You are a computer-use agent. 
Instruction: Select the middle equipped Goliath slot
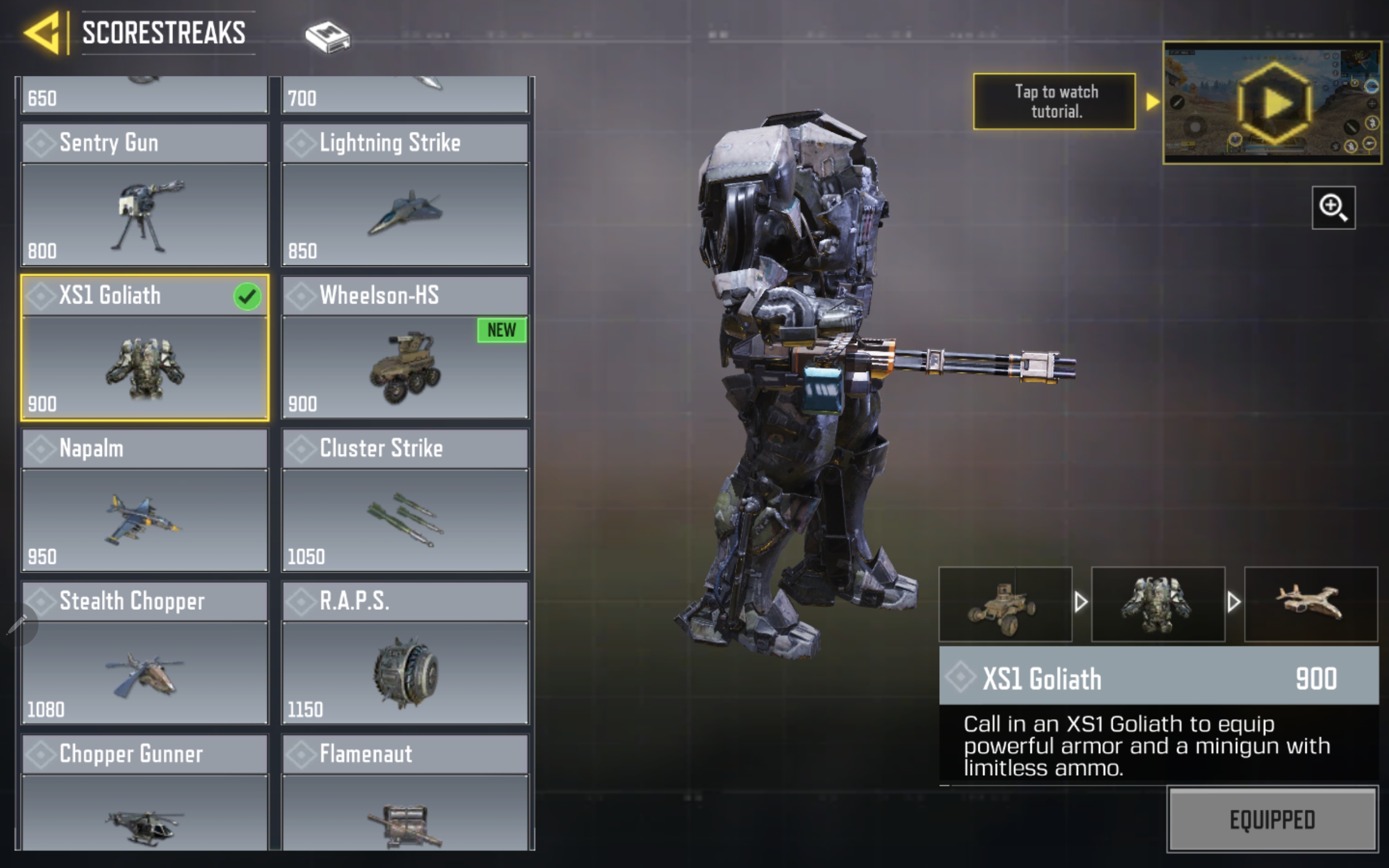pyautogui.click(x=1158, y=604)
